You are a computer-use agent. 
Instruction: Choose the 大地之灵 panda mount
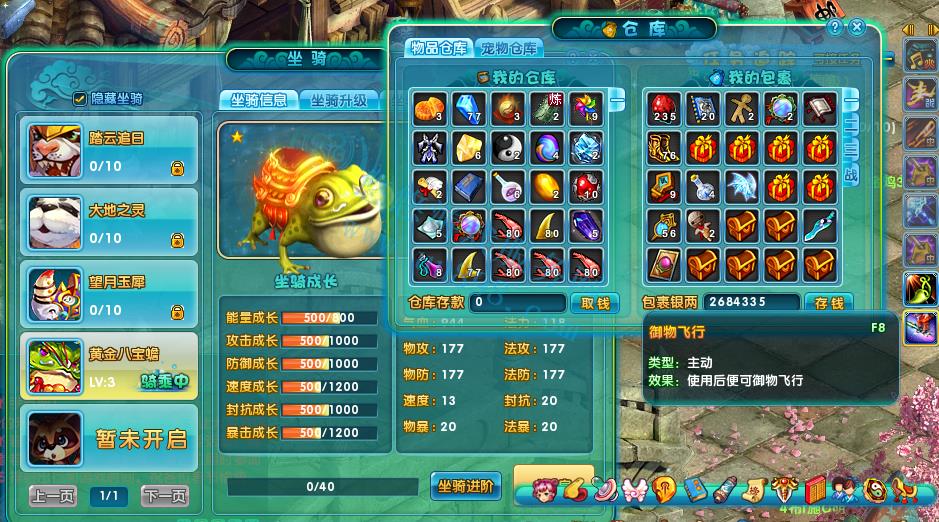pos(109,220)
